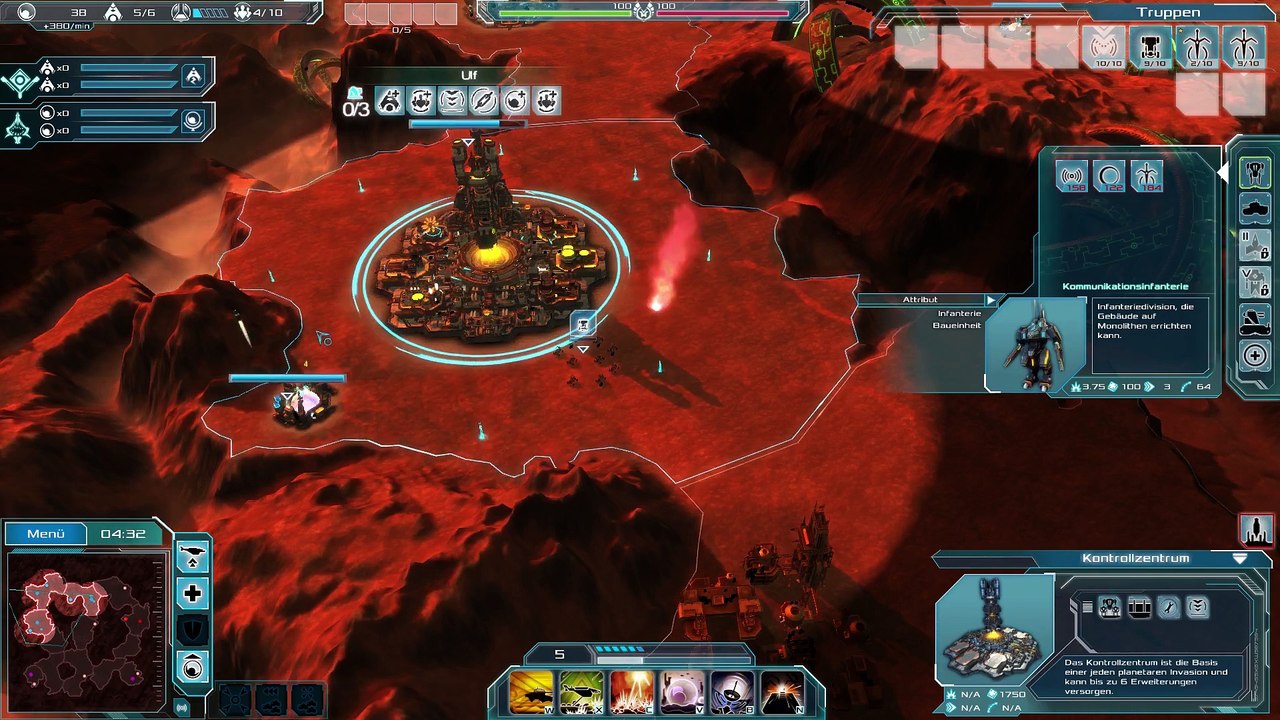
Task: Activate the purple shield dome ability (V)
Action: [682, 691]
